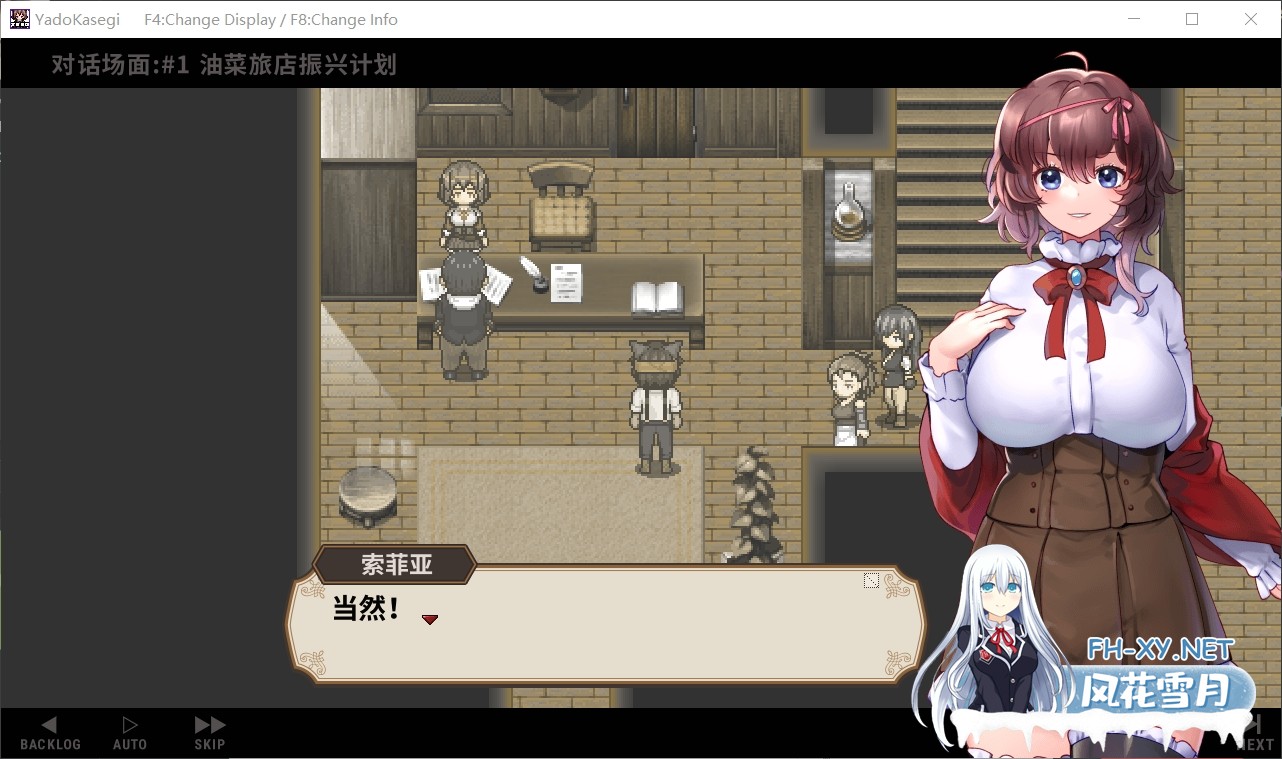Click the Backlog left-arrow icon

coord(49,724)
